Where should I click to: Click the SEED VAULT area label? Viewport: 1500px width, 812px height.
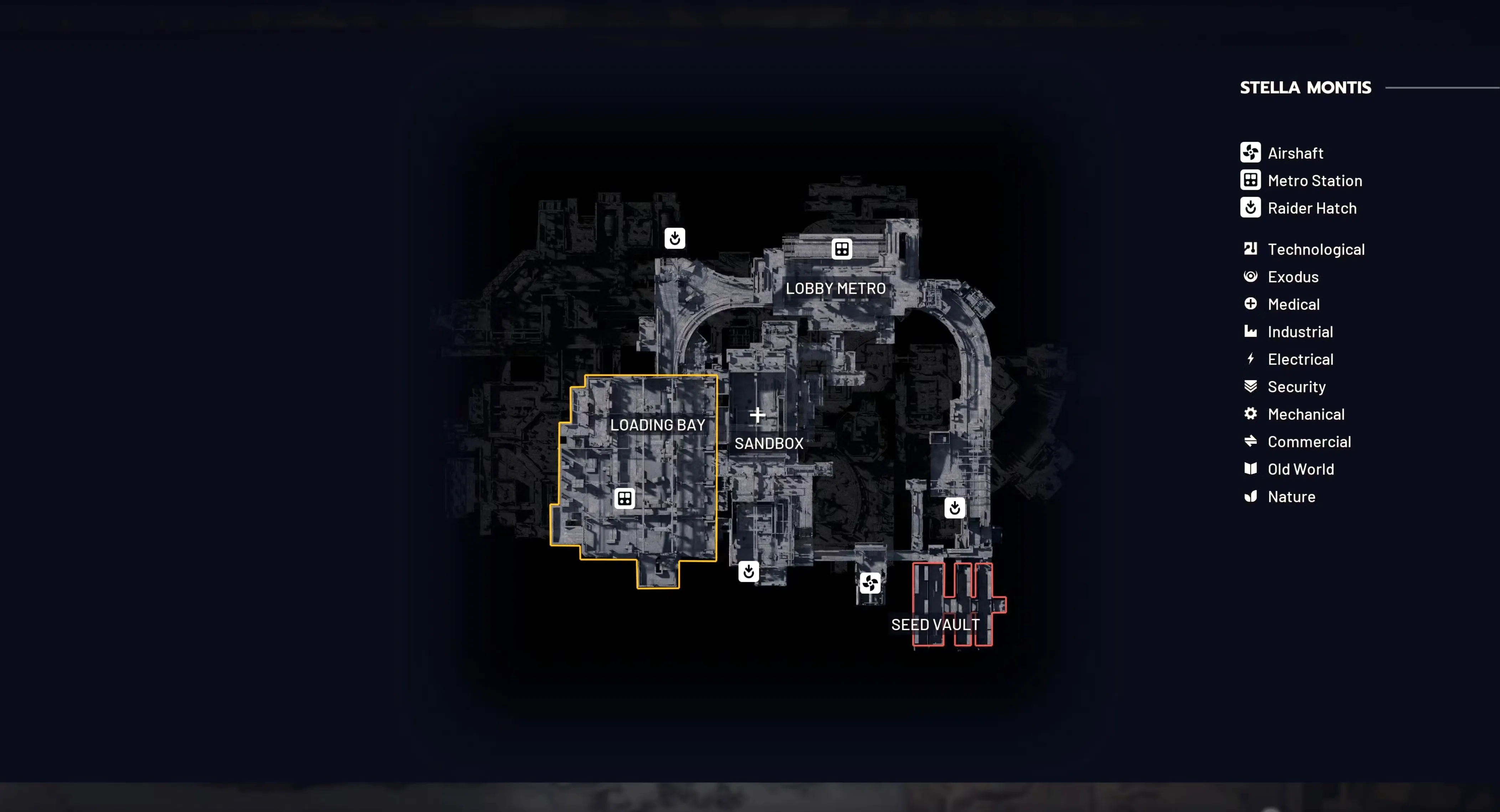point(935,625)
